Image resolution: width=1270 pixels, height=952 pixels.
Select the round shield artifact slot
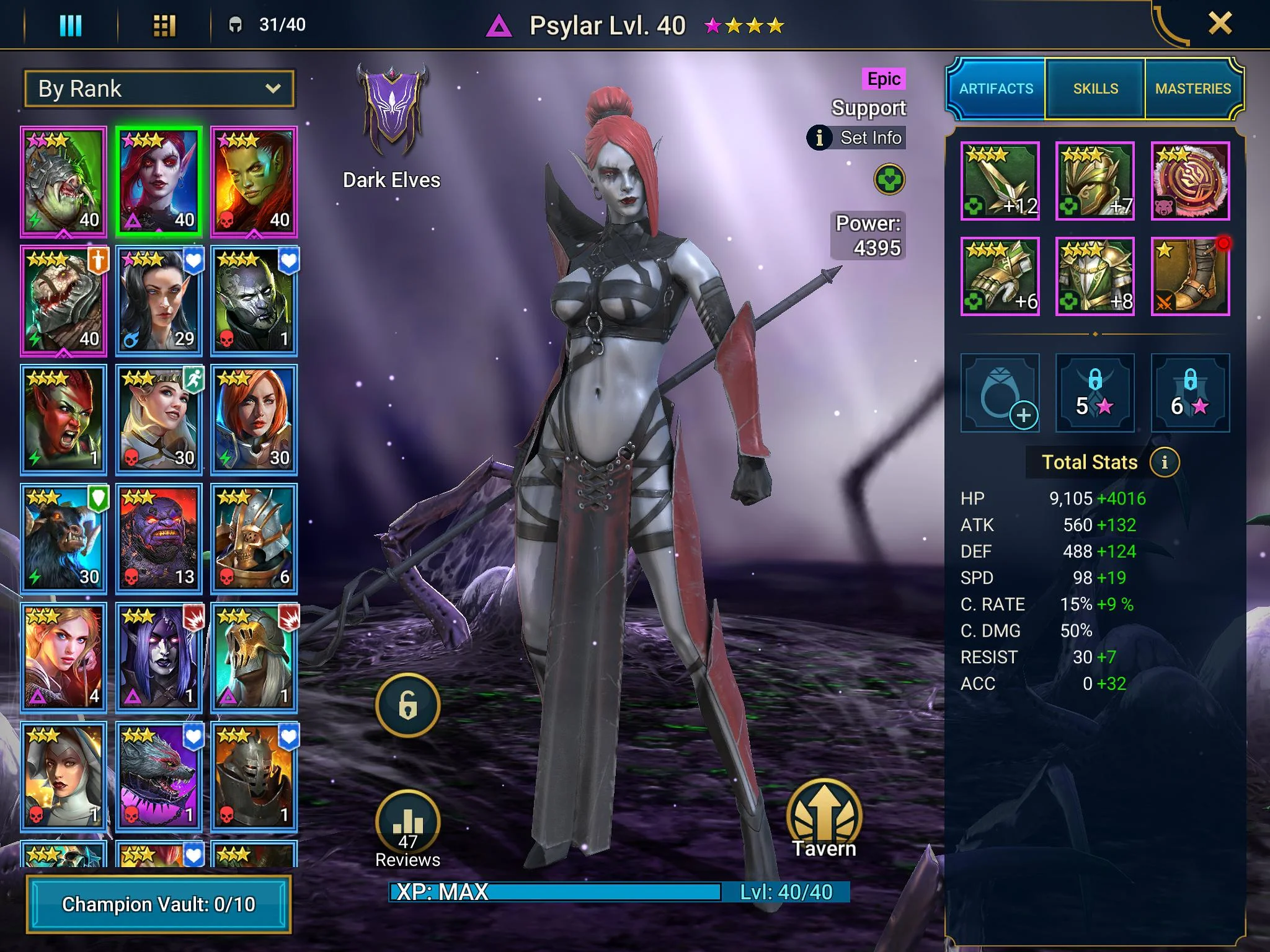click(1190, 181)
